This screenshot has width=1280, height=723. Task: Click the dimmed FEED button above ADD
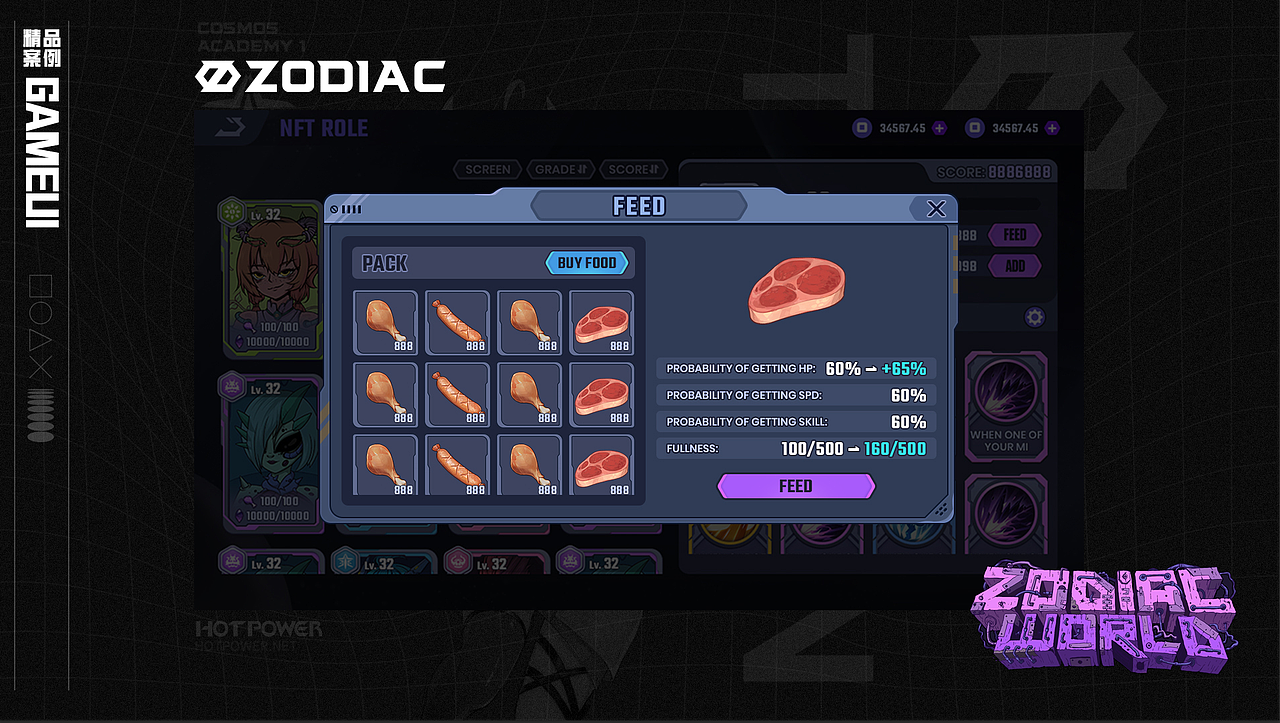[x=1014, y=235]
